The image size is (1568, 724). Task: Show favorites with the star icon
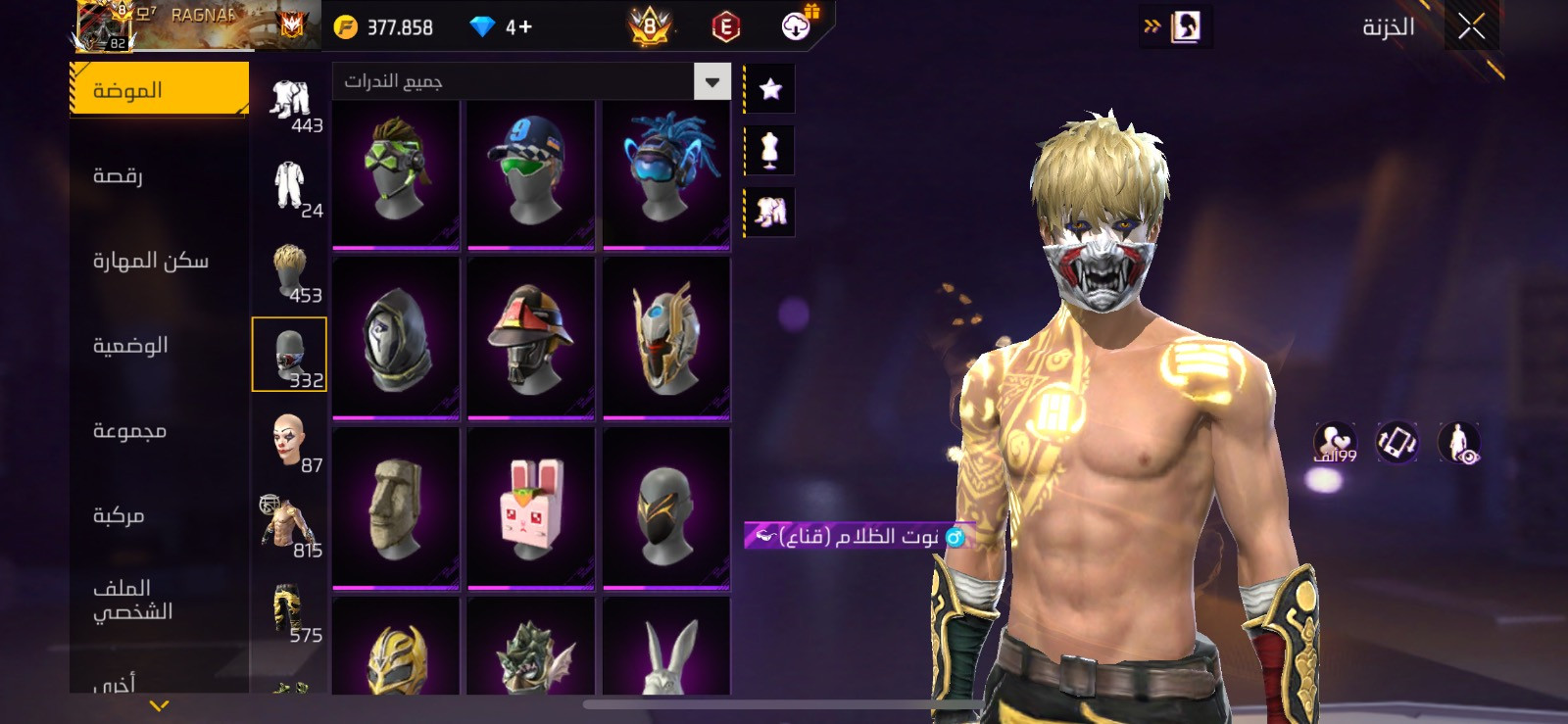pos(770,89)
